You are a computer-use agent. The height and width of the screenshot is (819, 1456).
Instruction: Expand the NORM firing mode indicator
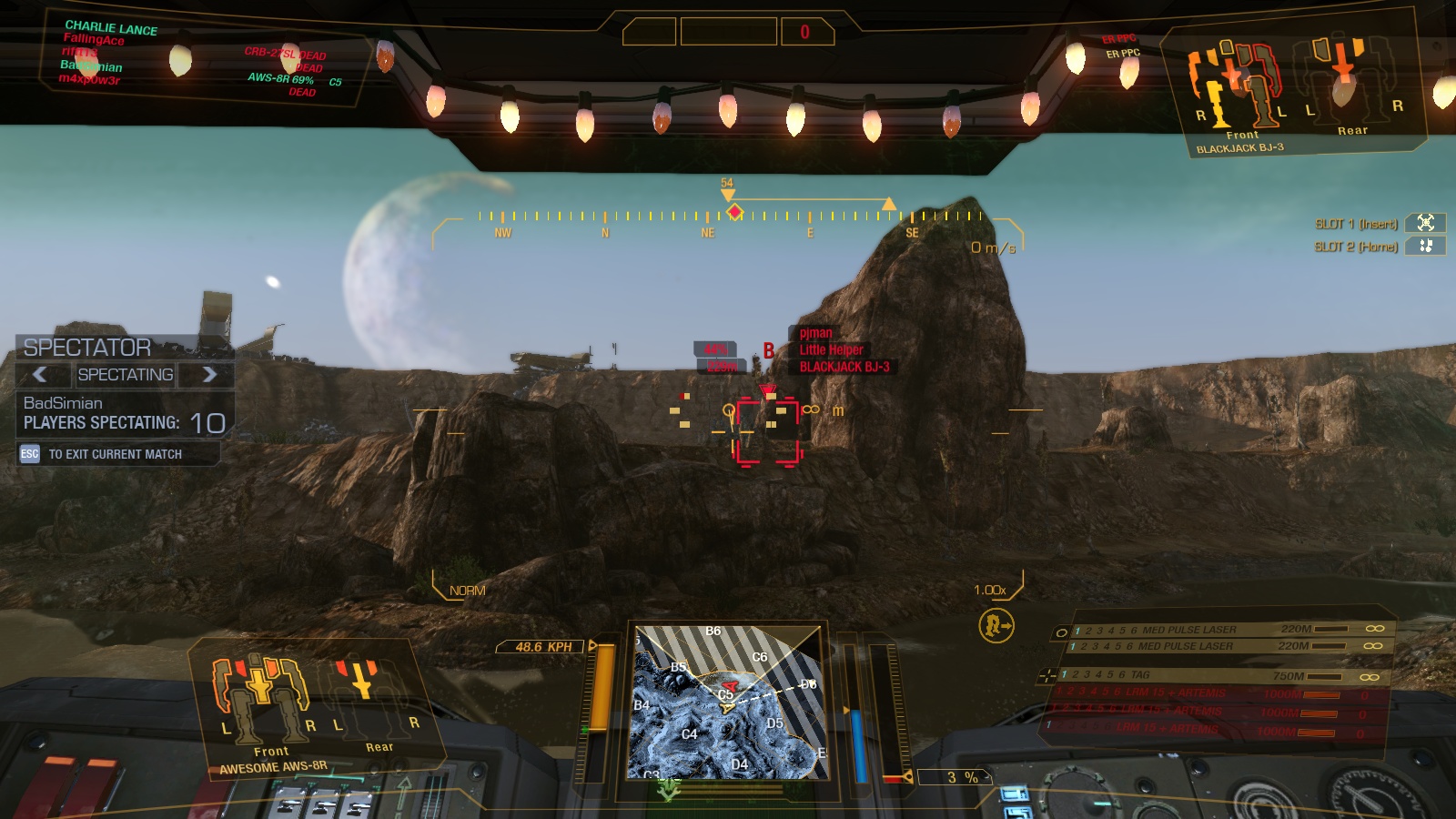click(x=466, y=589)
